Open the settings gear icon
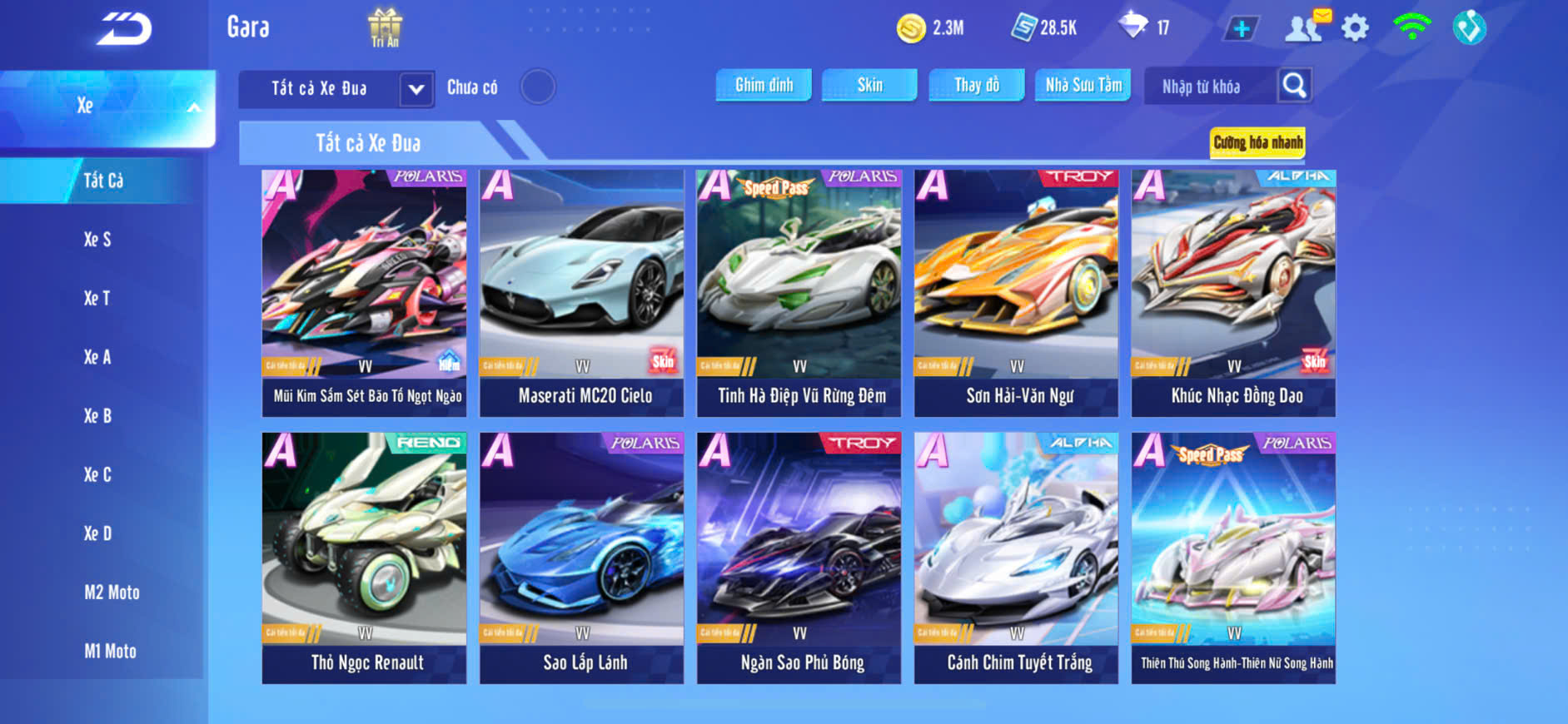The image size is (1568, 724). coord(1355,28)
